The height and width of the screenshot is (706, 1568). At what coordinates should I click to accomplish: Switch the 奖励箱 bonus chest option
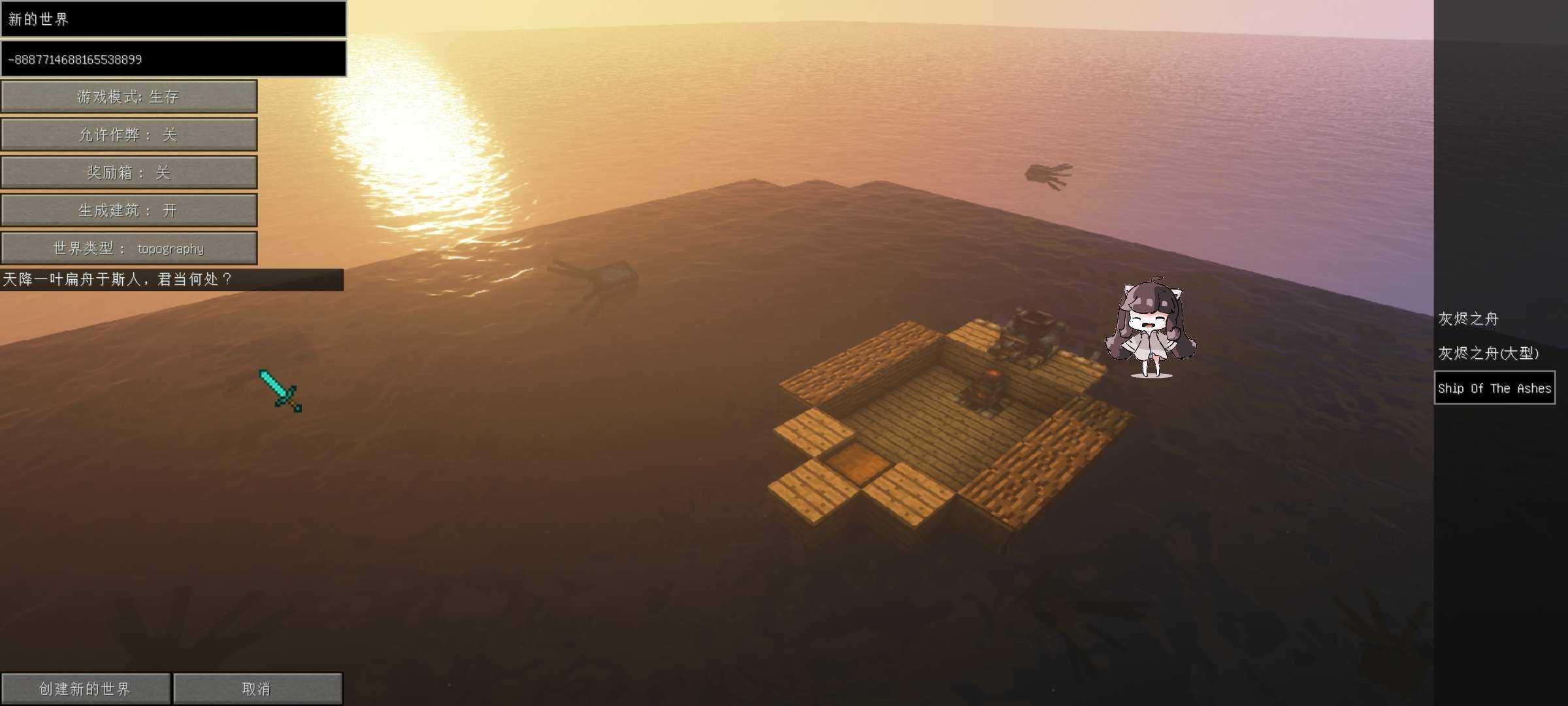129,173
